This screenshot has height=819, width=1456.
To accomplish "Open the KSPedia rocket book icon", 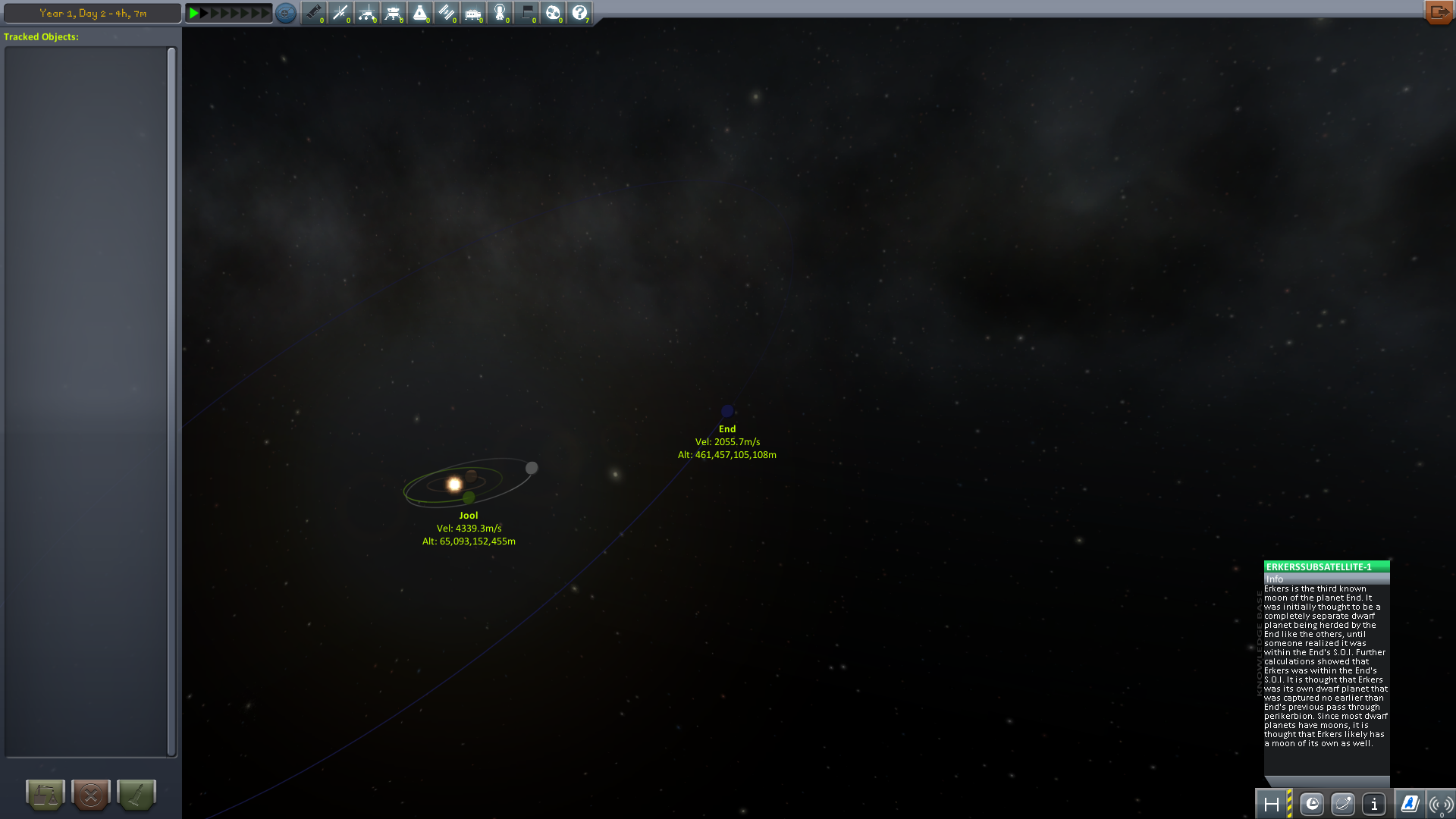I will coord(1410,804).
